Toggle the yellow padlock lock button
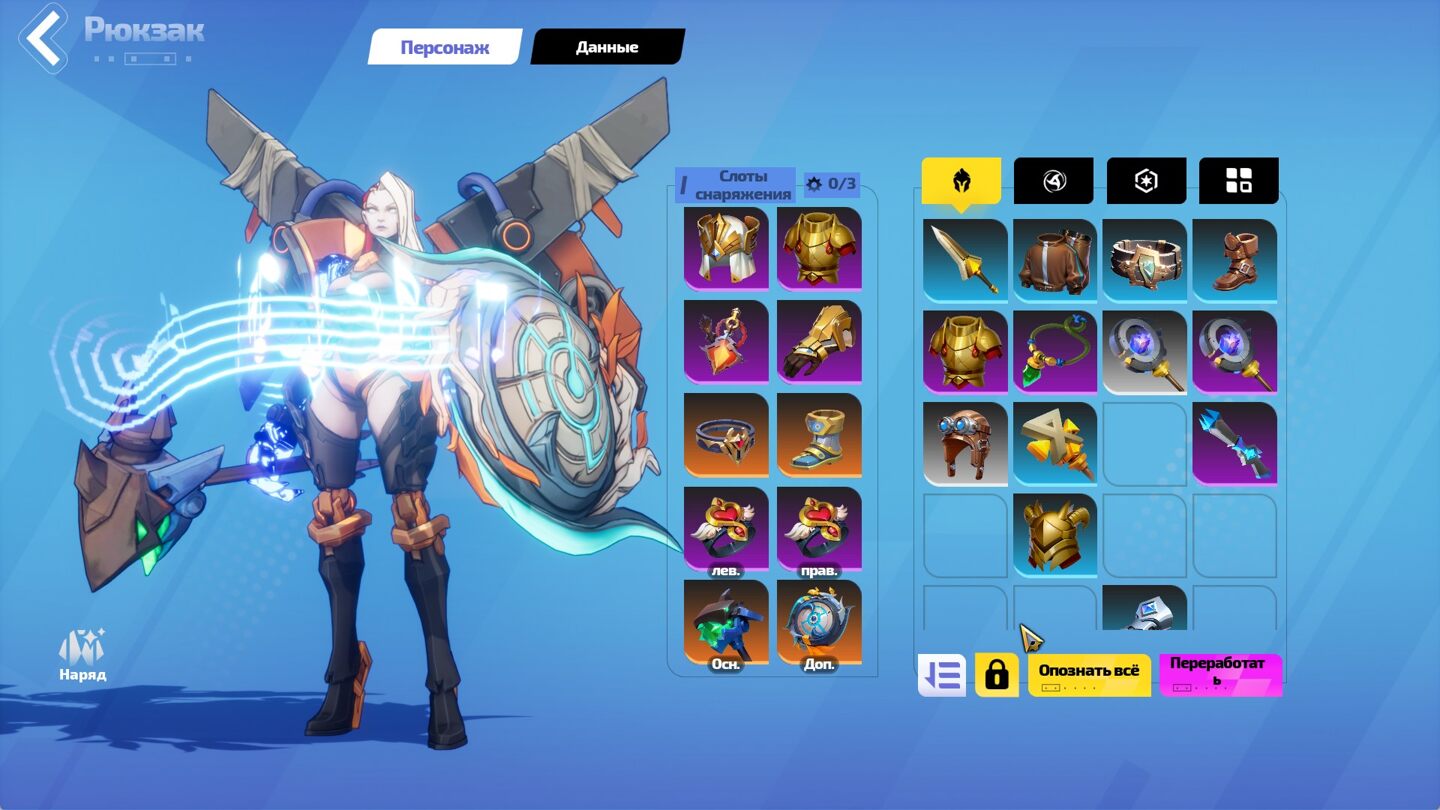The image size is (1440, 810). [996, 675]
